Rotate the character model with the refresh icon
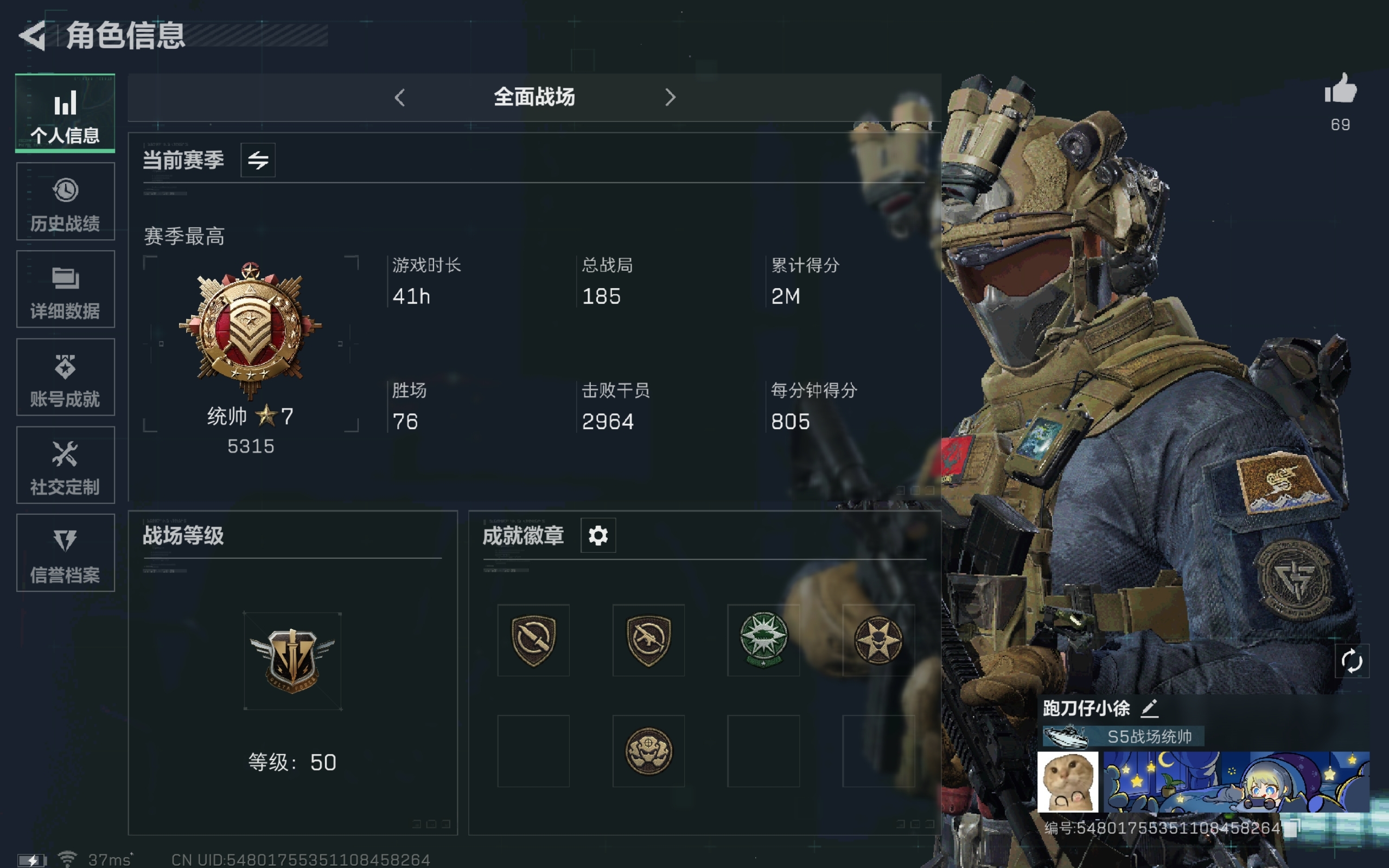1389x868 pixels. tap(1352, 661)
